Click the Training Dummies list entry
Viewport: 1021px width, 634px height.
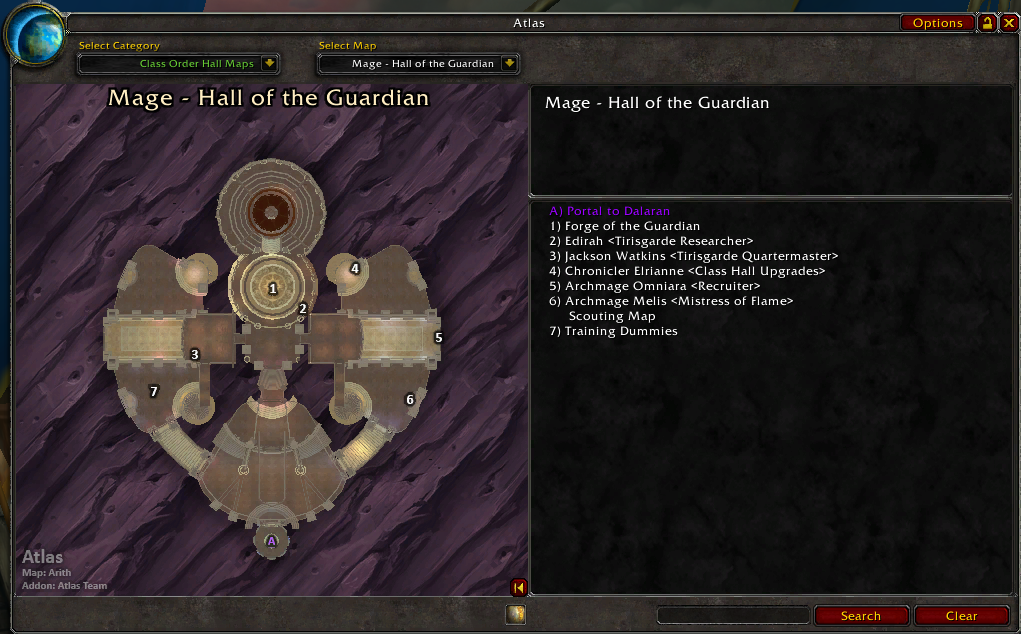coord(613,331)
